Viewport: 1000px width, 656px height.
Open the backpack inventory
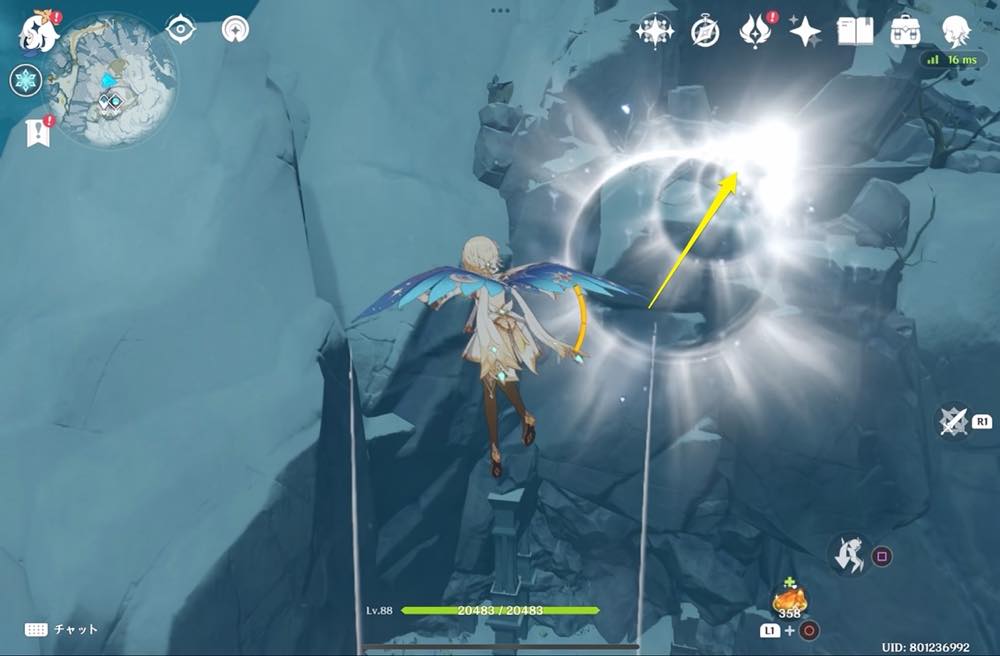[907, 31]
